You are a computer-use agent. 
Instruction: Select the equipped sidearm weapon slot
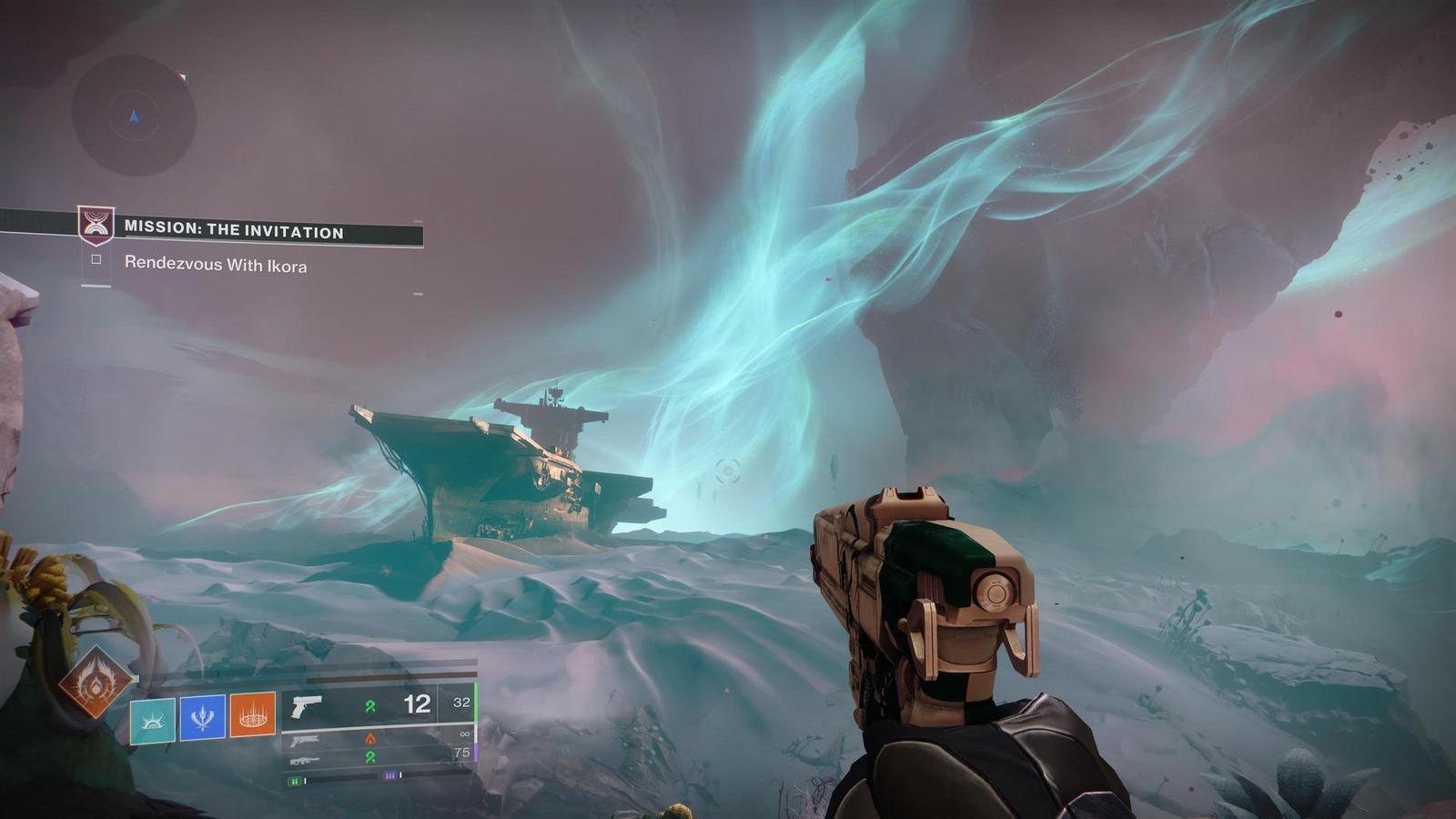[x=378, y=705]
